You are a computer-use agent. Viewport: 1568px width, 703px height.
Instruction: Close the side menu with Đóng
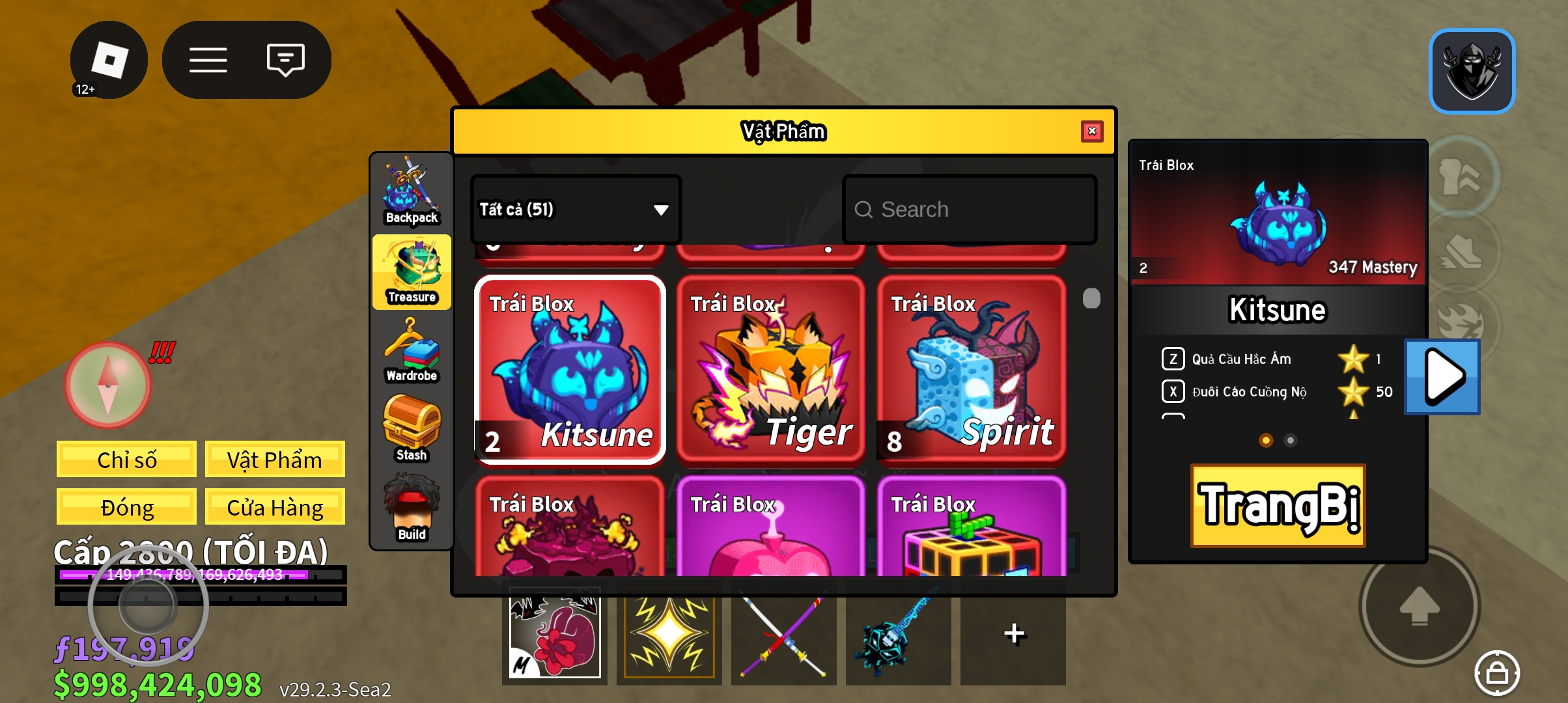pos(126,507)
